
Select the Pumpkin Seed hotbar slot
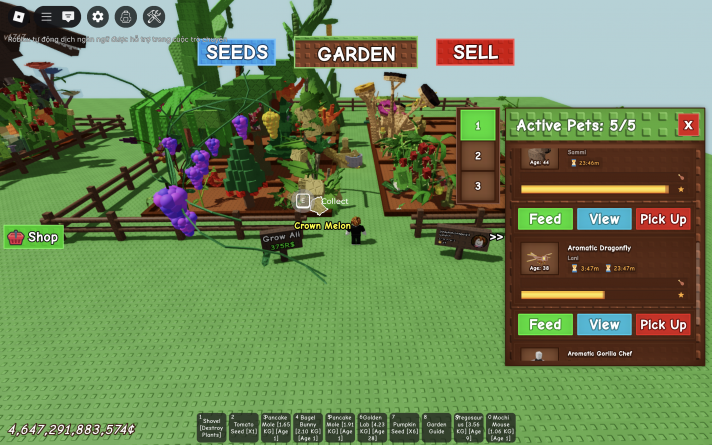(x=404, y=427)
